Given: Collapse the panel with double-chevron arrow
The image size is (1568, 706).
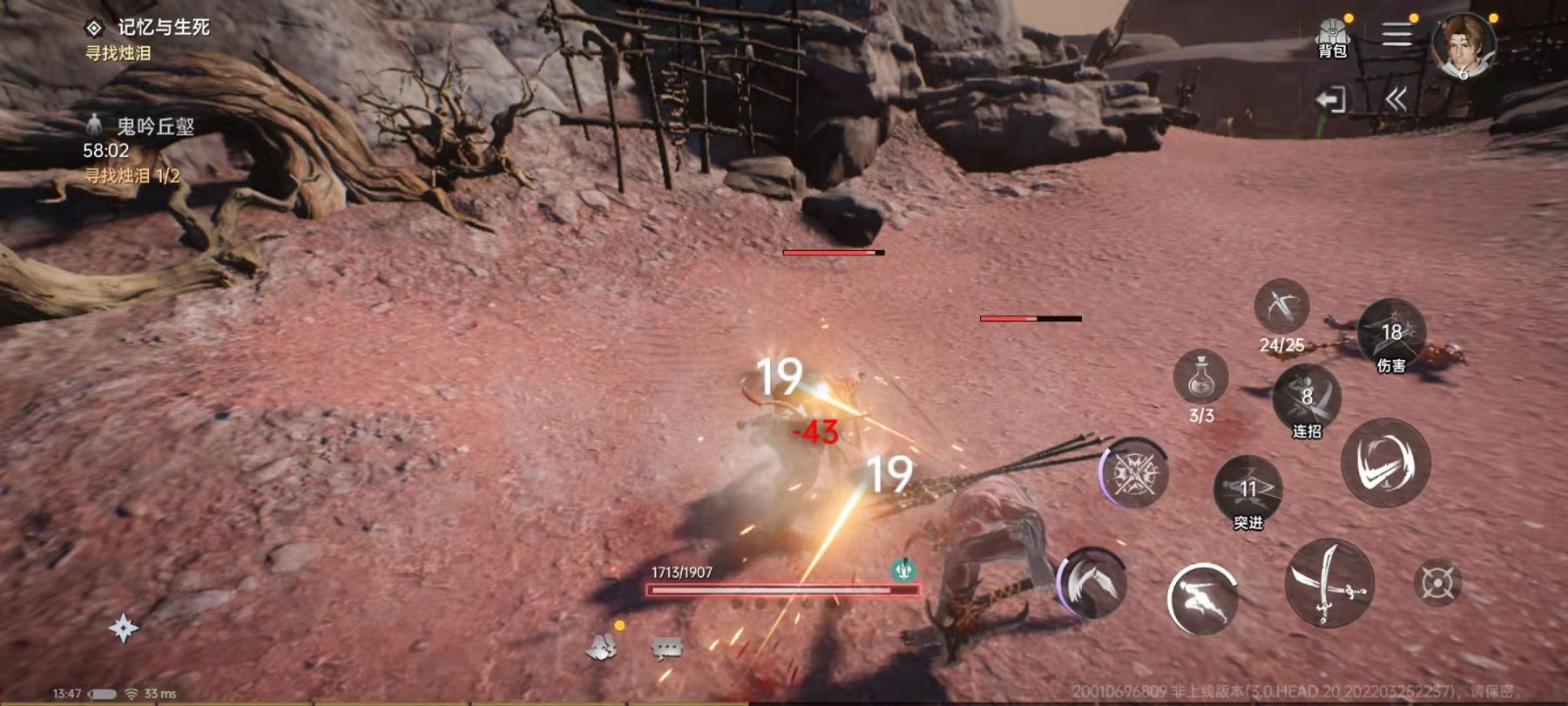Looking at the screenshot, I should (1396, 99).
